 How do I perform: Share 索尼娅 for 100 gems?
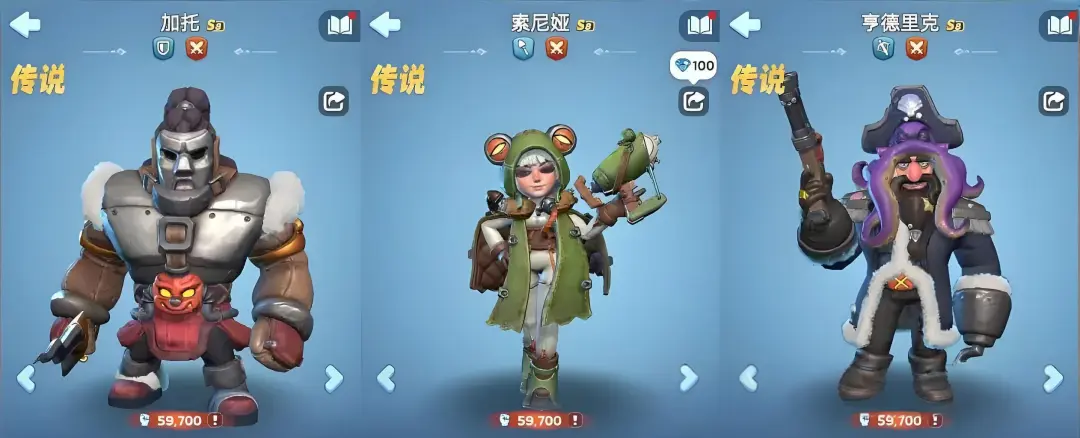pyautogui.click(x=693, y=100)
